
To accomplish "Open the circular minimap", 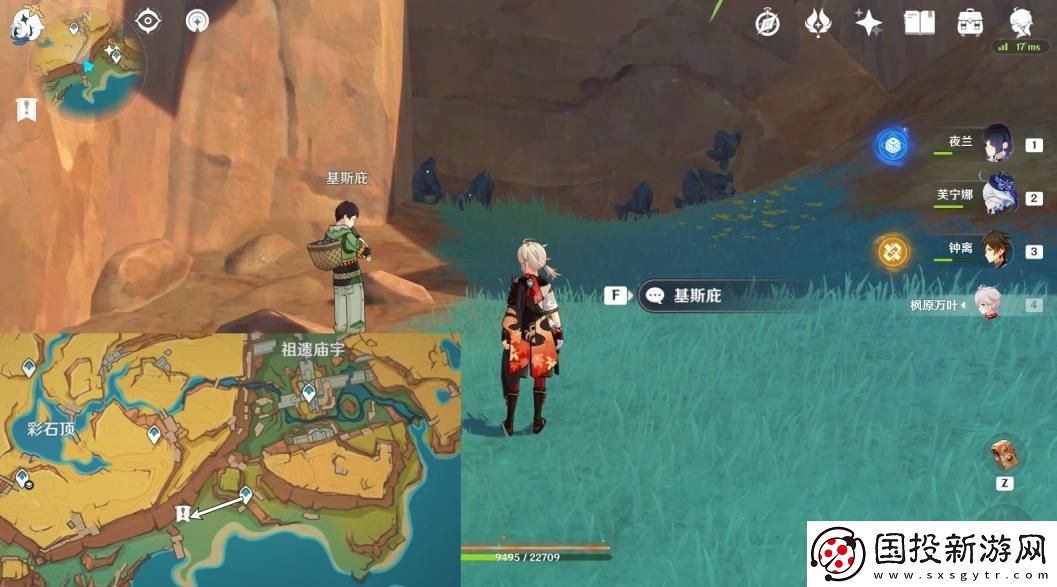I will click(x=85, y=66).
